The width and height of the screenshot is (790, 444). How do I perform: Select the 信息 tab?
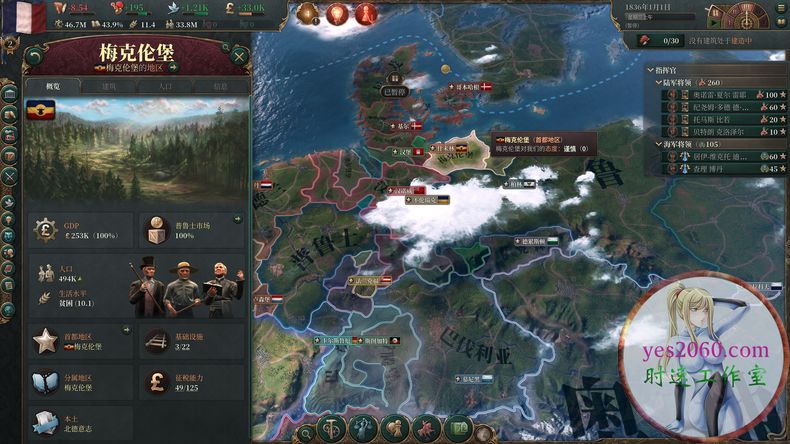click(219, 86)
